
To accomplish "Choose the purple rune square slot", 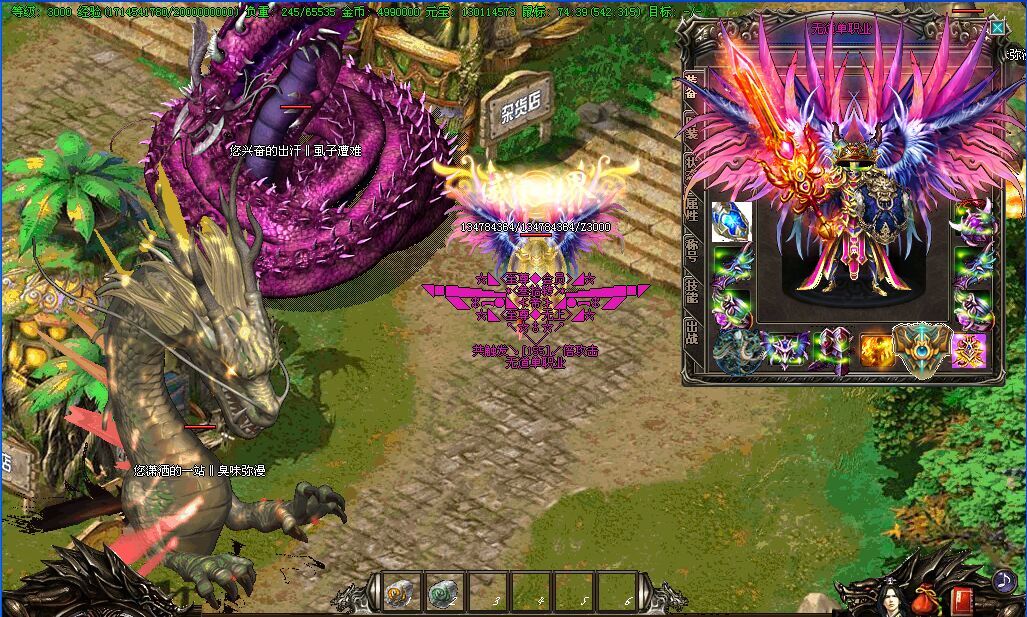I will (969, 350).
